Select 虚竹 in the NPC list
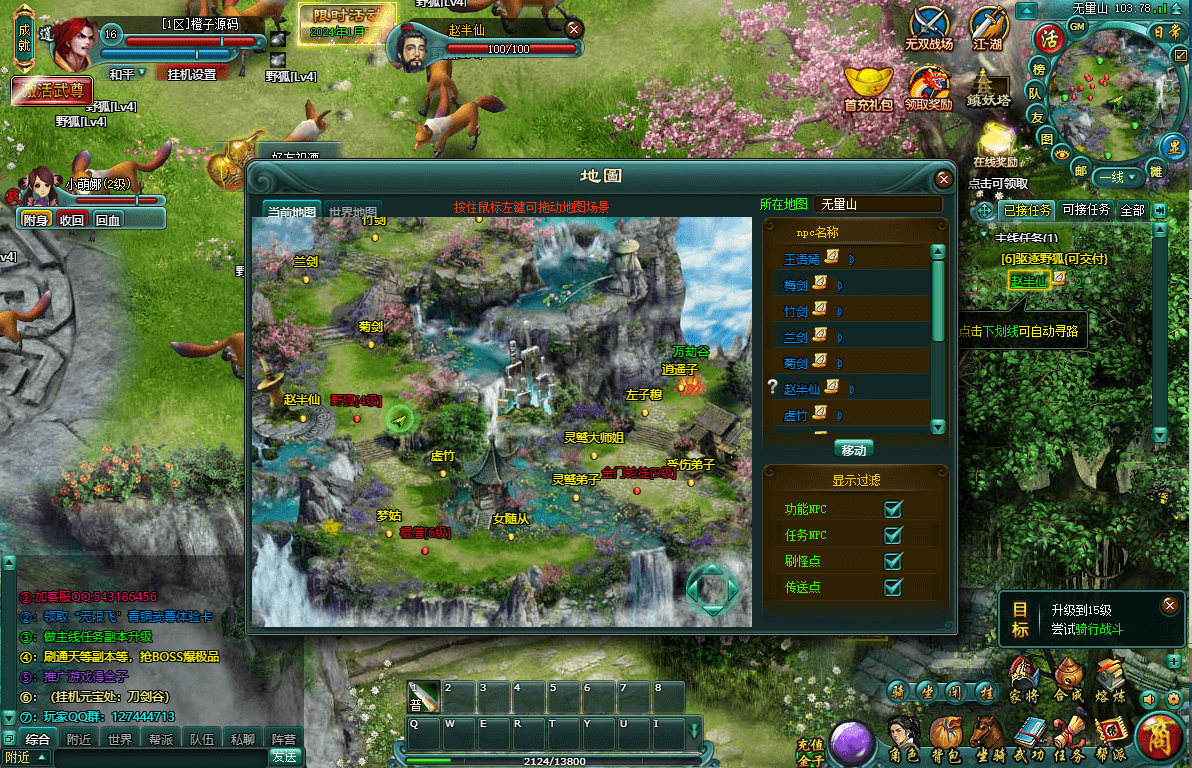 (x=795, y=415)
